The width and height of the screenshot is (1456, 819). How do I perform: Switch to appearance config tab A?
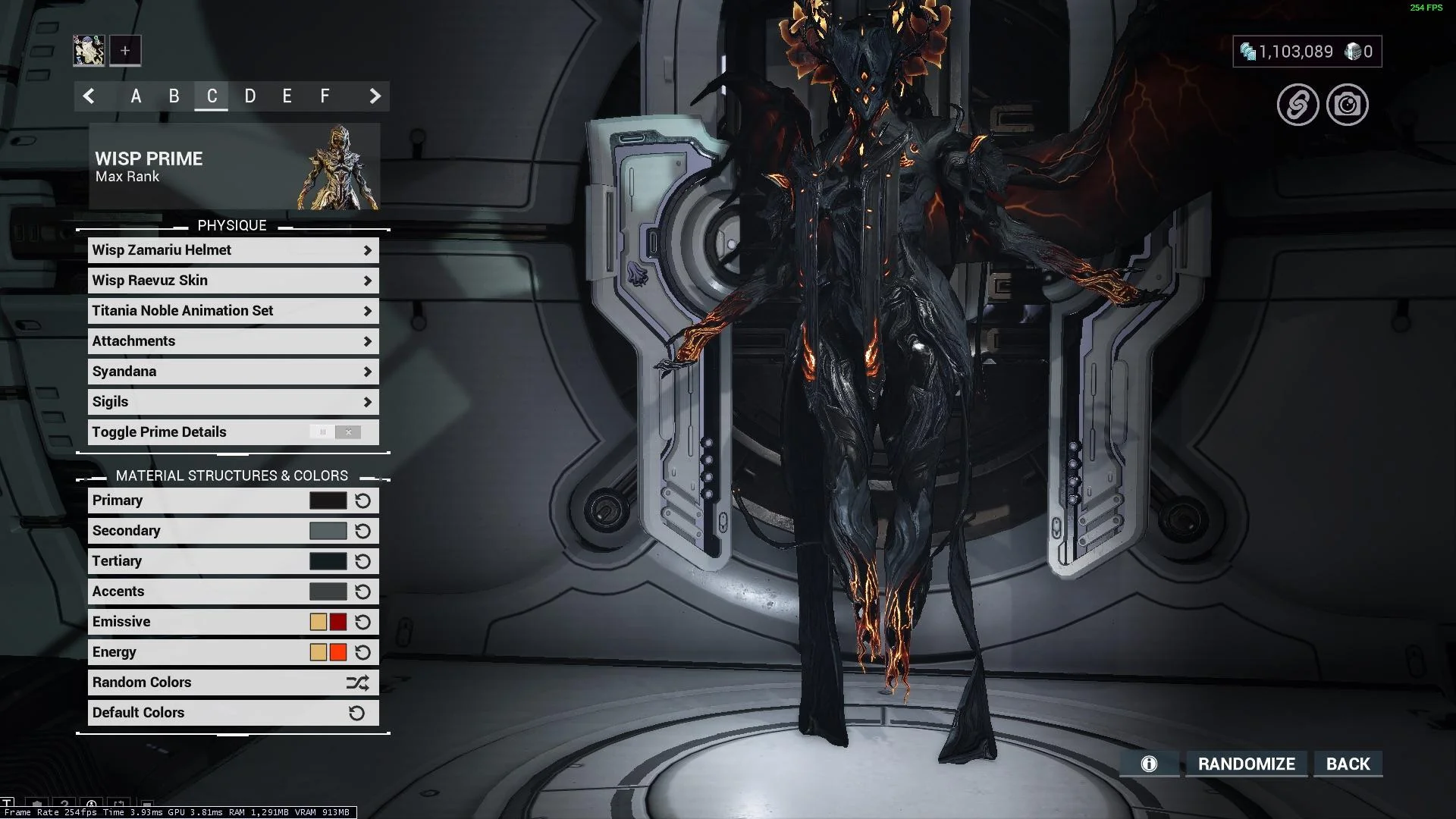[x=136, y=96]
